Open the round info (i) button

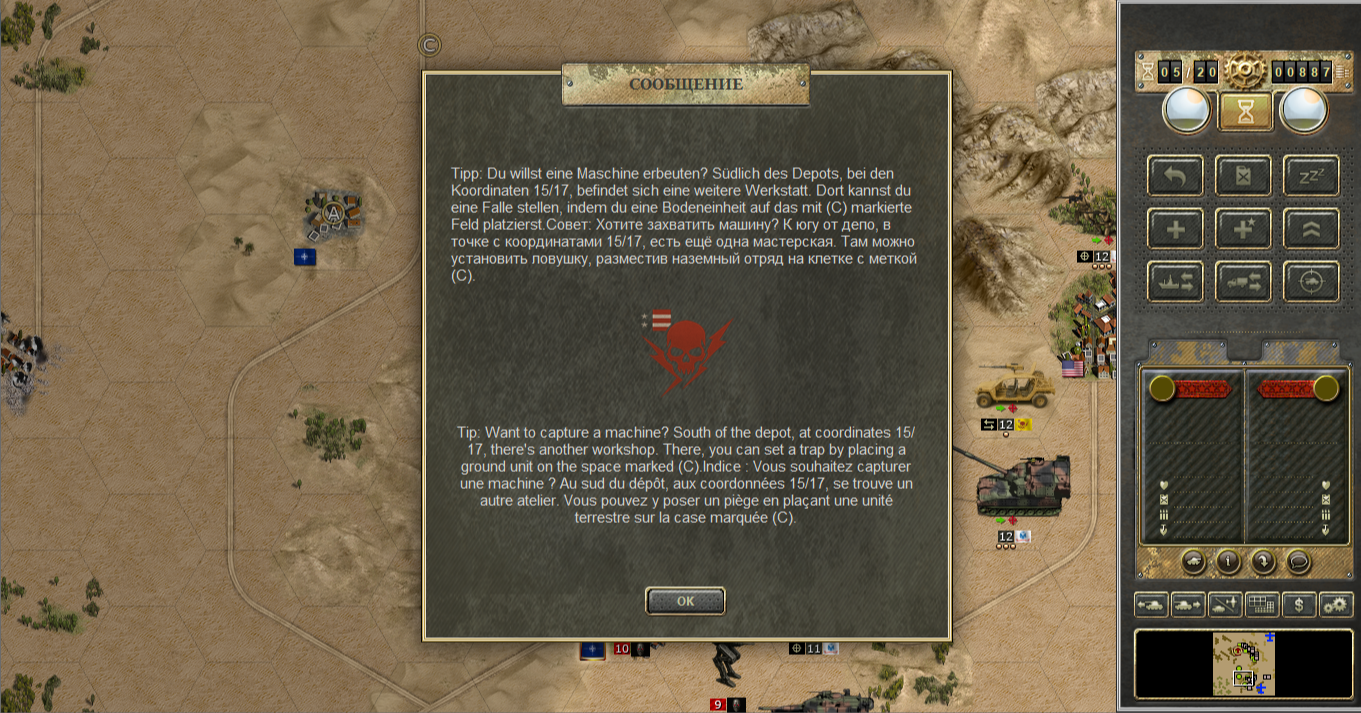point(1227,561)
